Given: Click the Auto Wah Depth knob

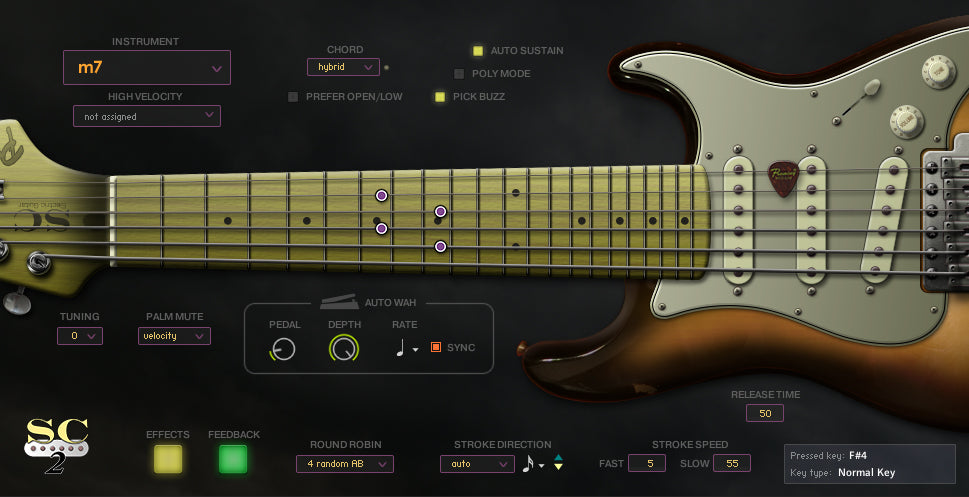Looking at the screenshot, I should (x=344, y=348).
